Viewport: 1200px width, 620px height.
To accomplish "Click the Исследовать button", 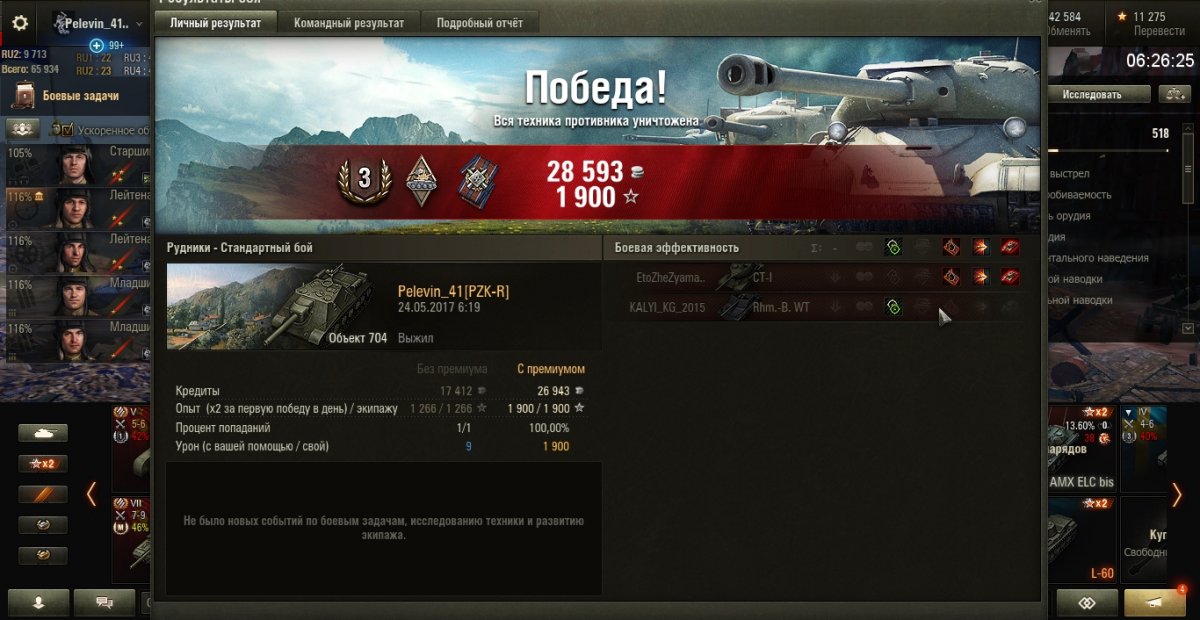I will (1091, 95).
